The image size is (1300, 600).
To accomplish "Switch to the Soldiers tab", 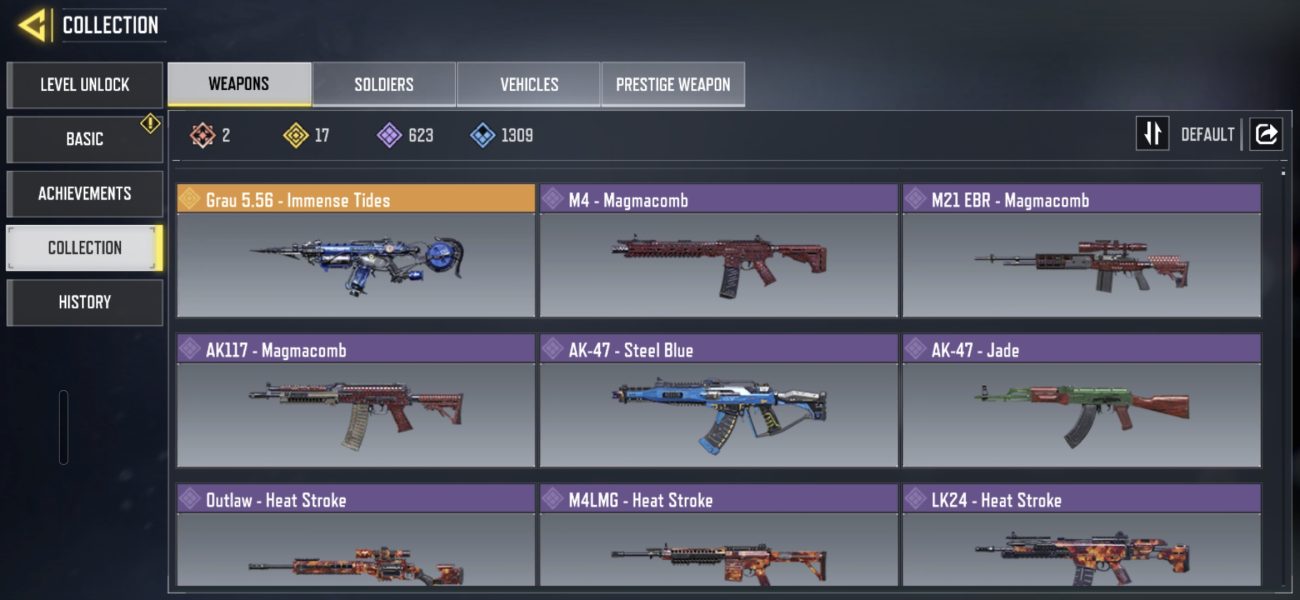I will 384,85.
